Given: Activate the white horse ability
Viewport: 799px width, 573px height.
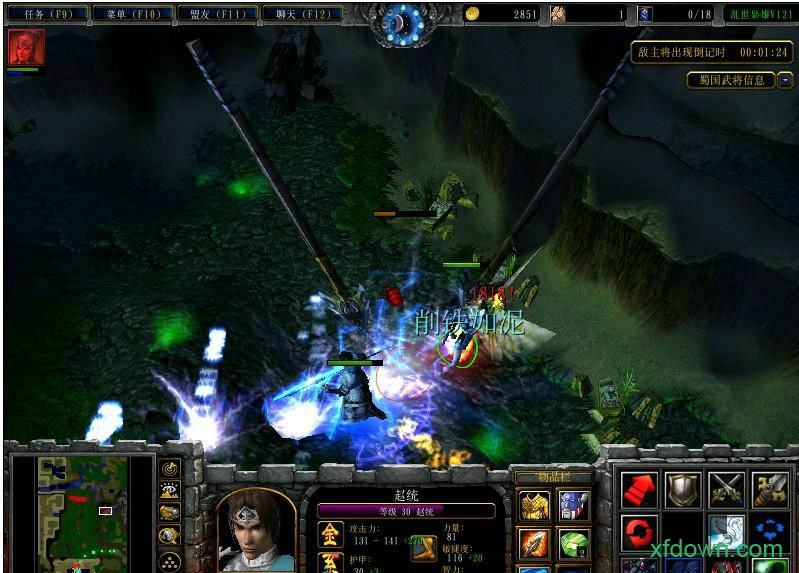Looking at the screenshot, I should [726, 531].
